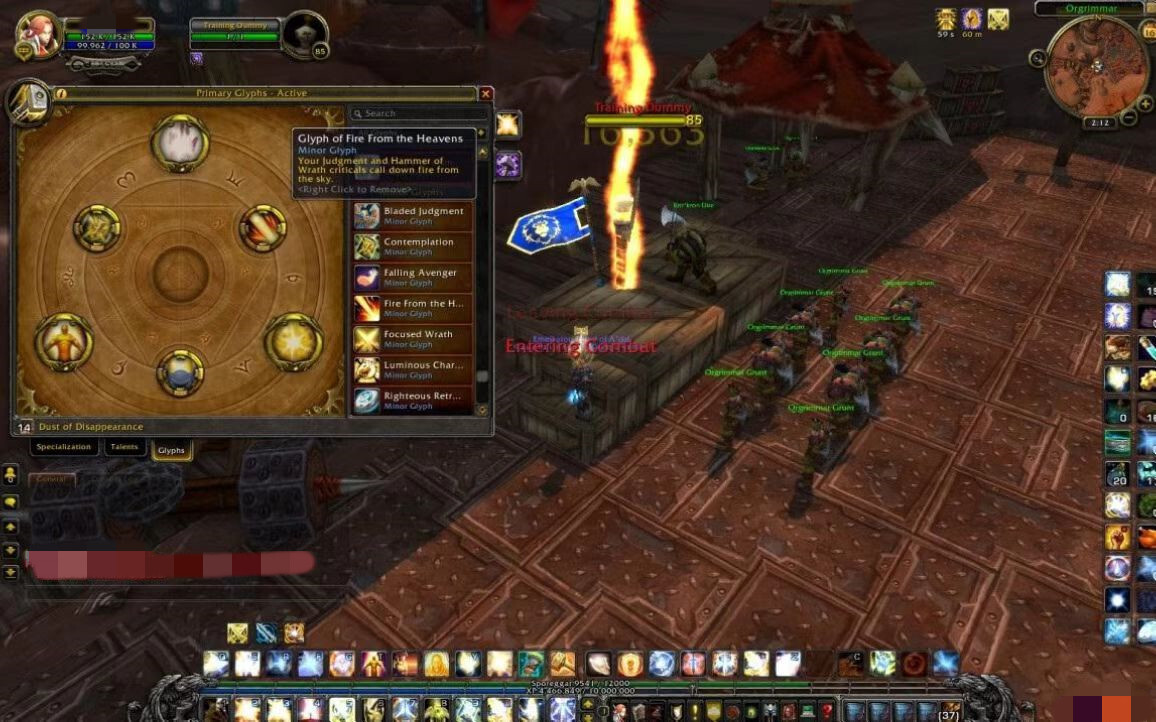Pick the Falling Avenger glyph row
The height and width of the screenshot is (722, 1156).
[x=412, y=277]
